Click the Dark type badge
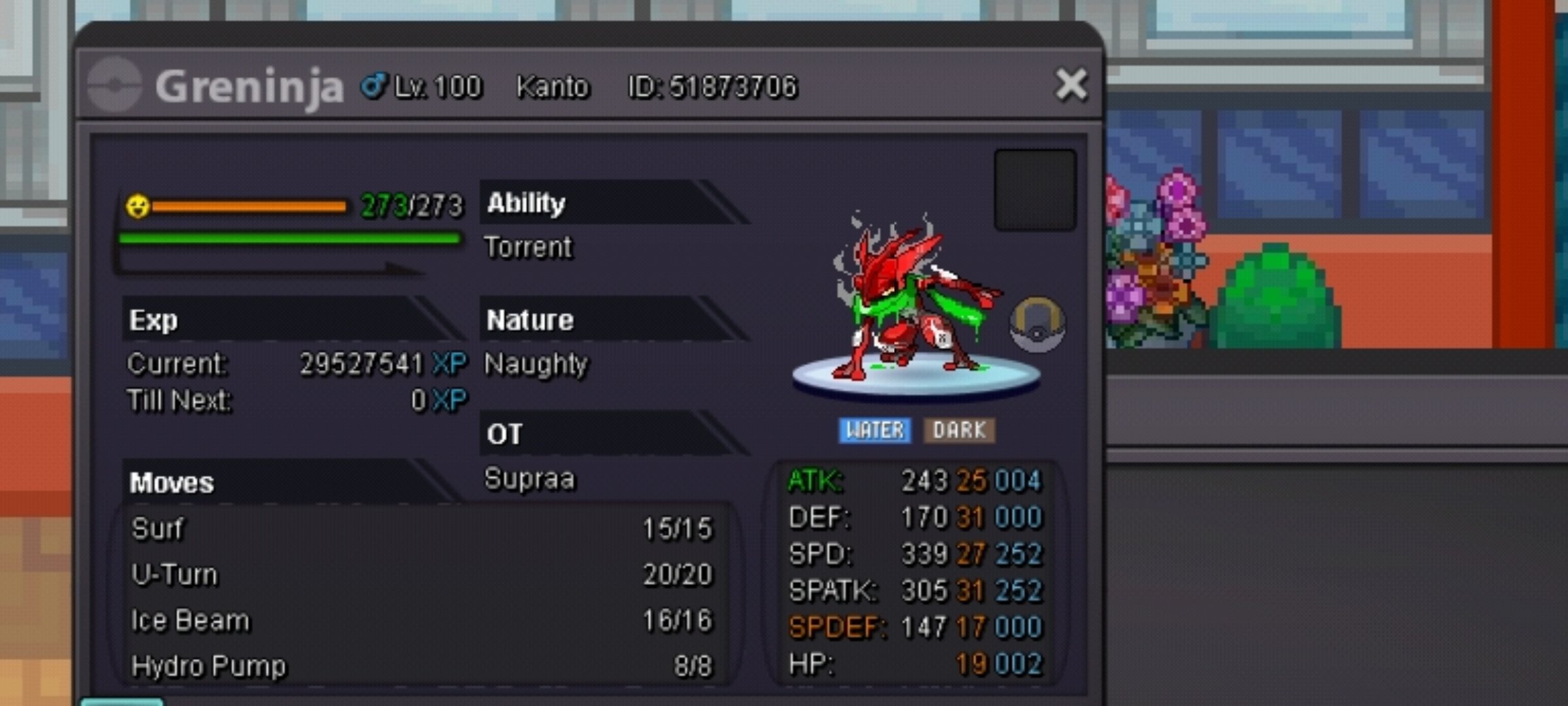1568x706 pixels. pos(958,430)
